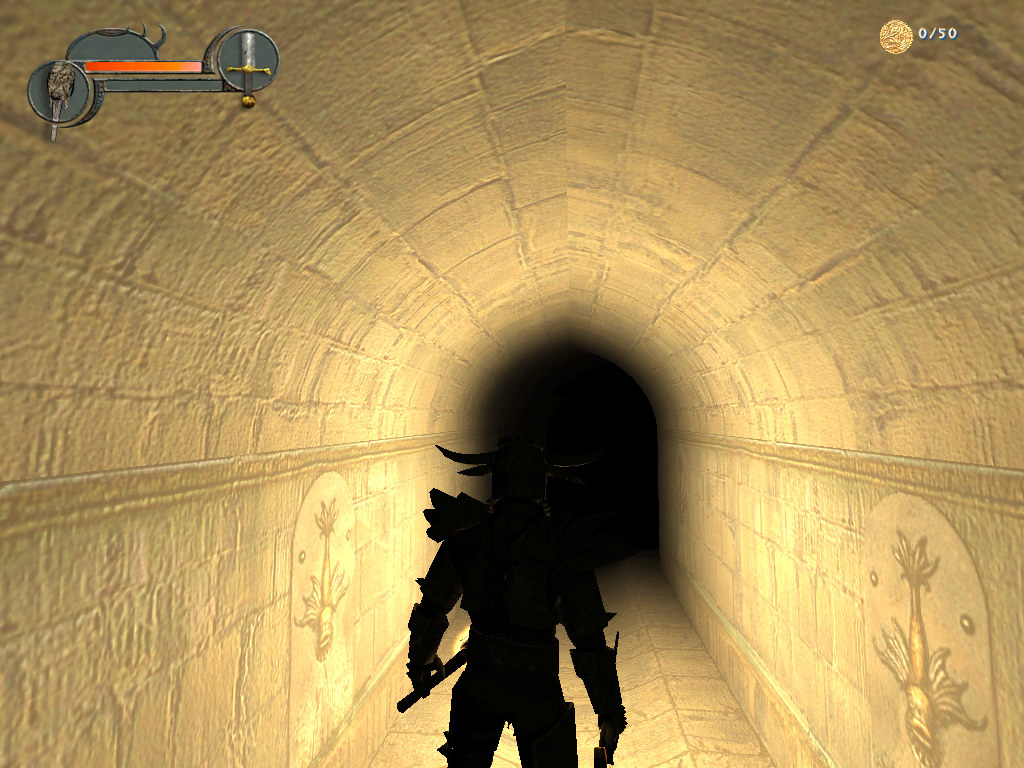Click the gold coin icon
The image size is (1024, 768).
pyautogui.click(x=895, y=36)
